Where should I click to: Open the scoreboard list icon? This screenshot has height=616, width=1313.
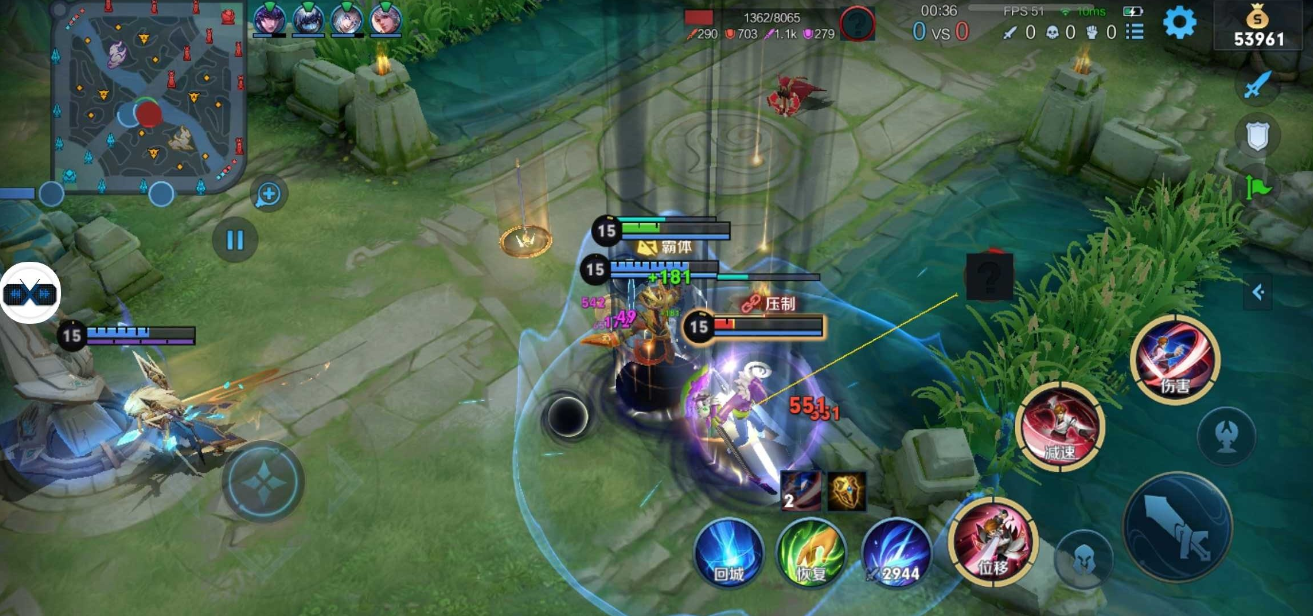pyautogui.click(x=1135, y=32)
